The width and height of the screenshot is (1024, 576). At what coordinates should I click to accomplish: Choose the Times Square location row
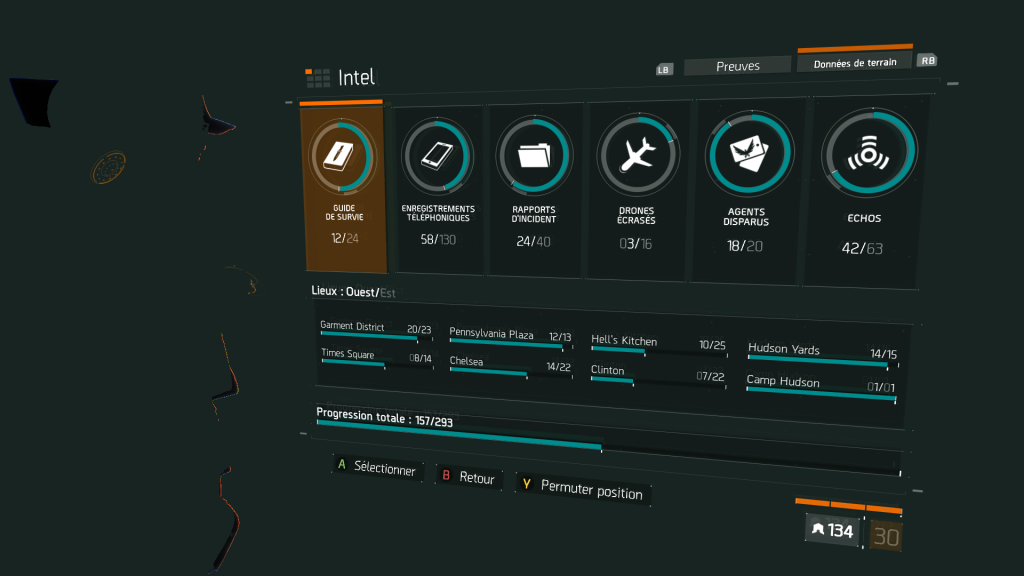pos(375,357)
